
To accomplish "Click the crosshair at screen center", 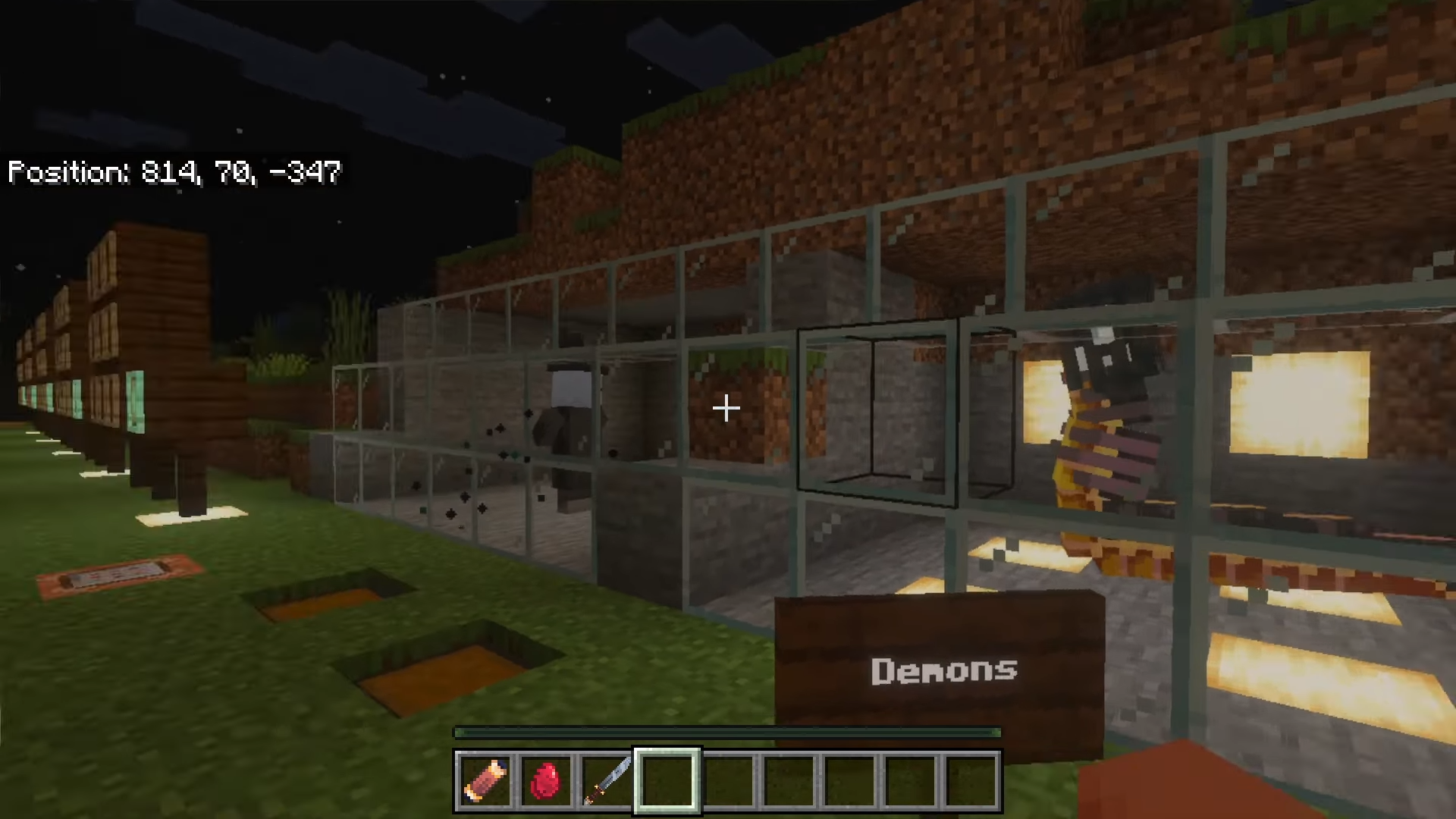I will point(726,409).
